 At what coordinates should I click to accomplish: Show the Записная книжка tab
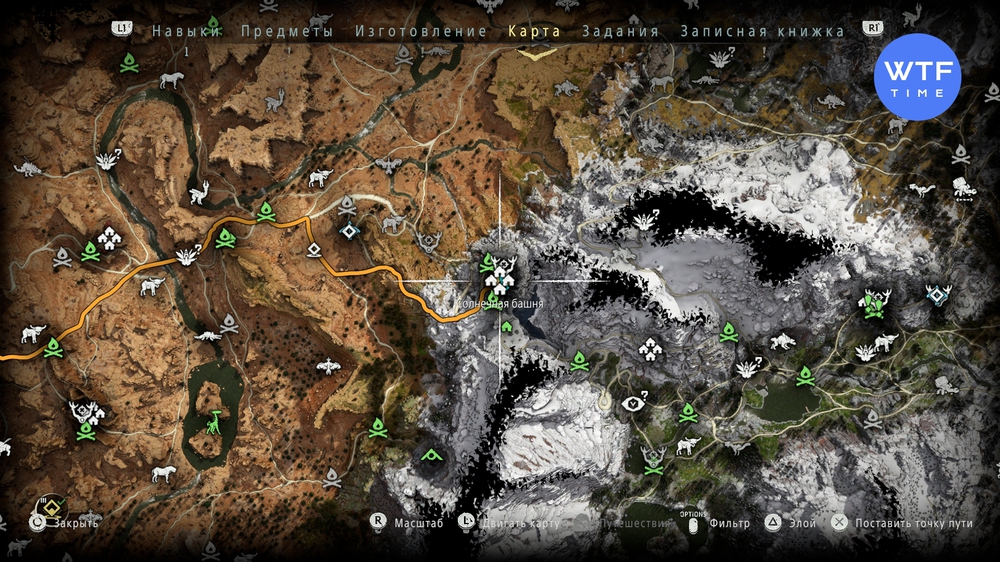pos(762,31)
